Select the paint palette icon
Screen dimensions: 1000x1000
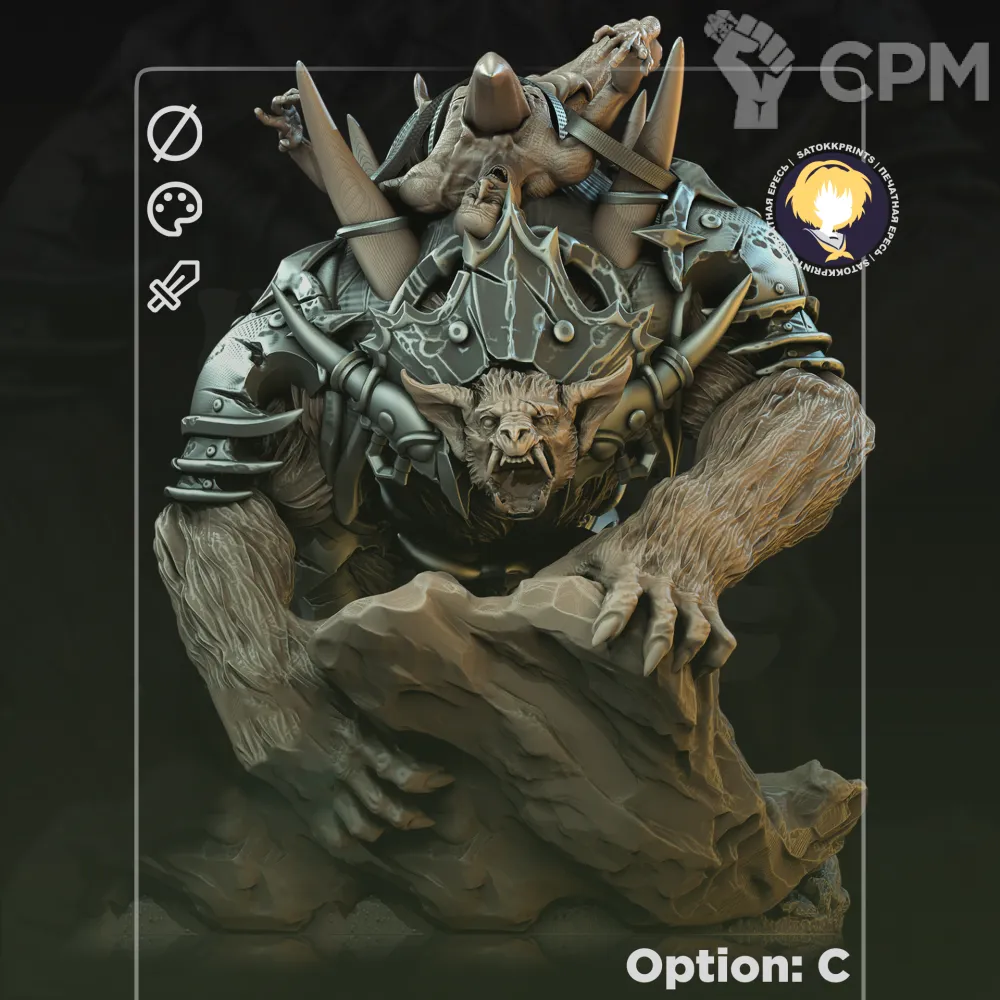(x=175, y=210)
